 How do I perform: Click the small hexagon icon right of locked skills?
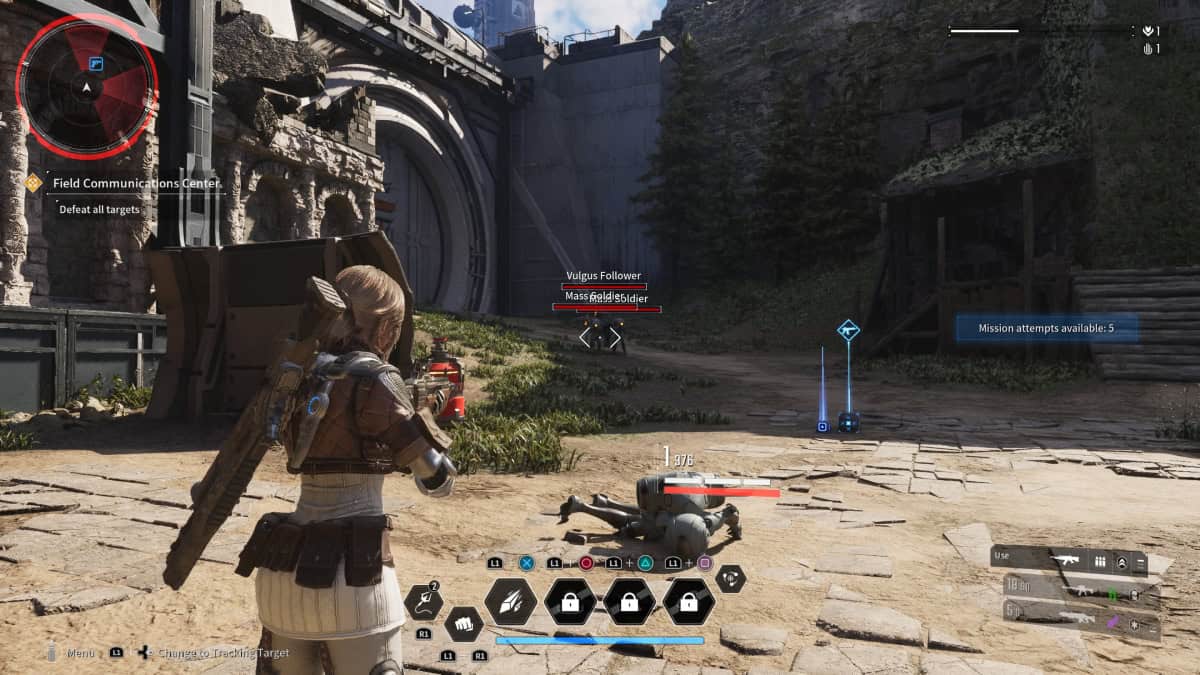(x=731, y=578)
